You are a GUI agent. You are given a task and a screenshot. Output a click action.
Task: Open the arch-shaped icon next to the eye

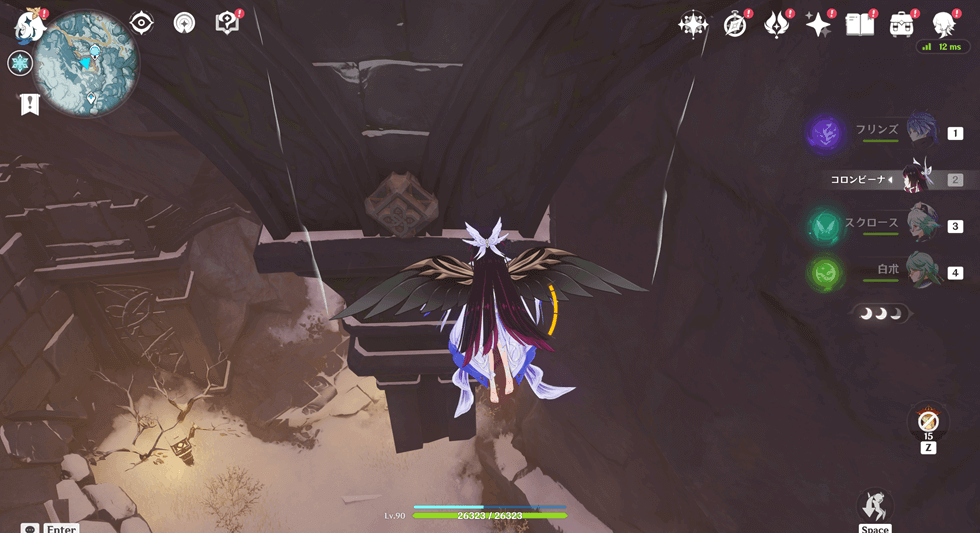(184, 23)
